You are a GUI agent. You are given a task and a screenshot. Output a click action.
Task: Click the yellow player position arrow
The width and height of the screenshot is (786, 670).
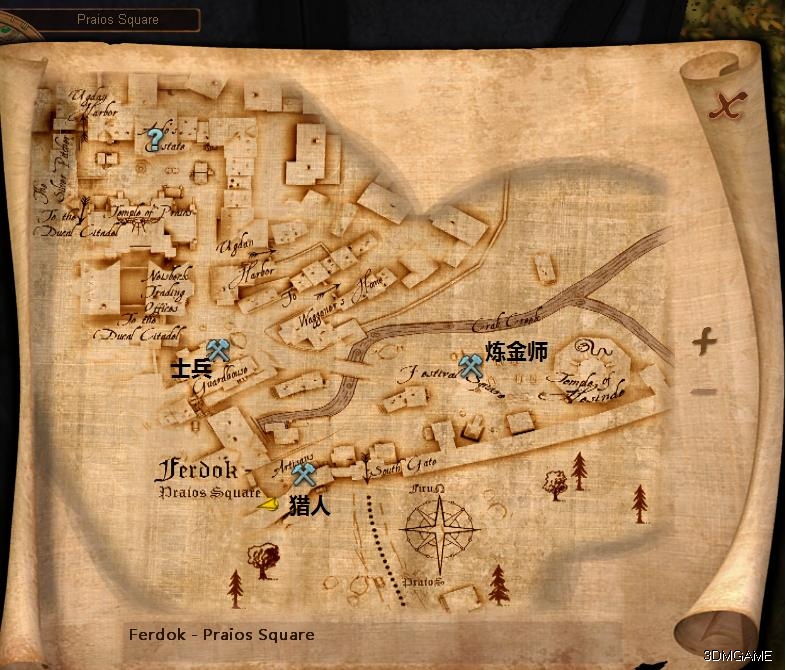[x=267, y=505]
